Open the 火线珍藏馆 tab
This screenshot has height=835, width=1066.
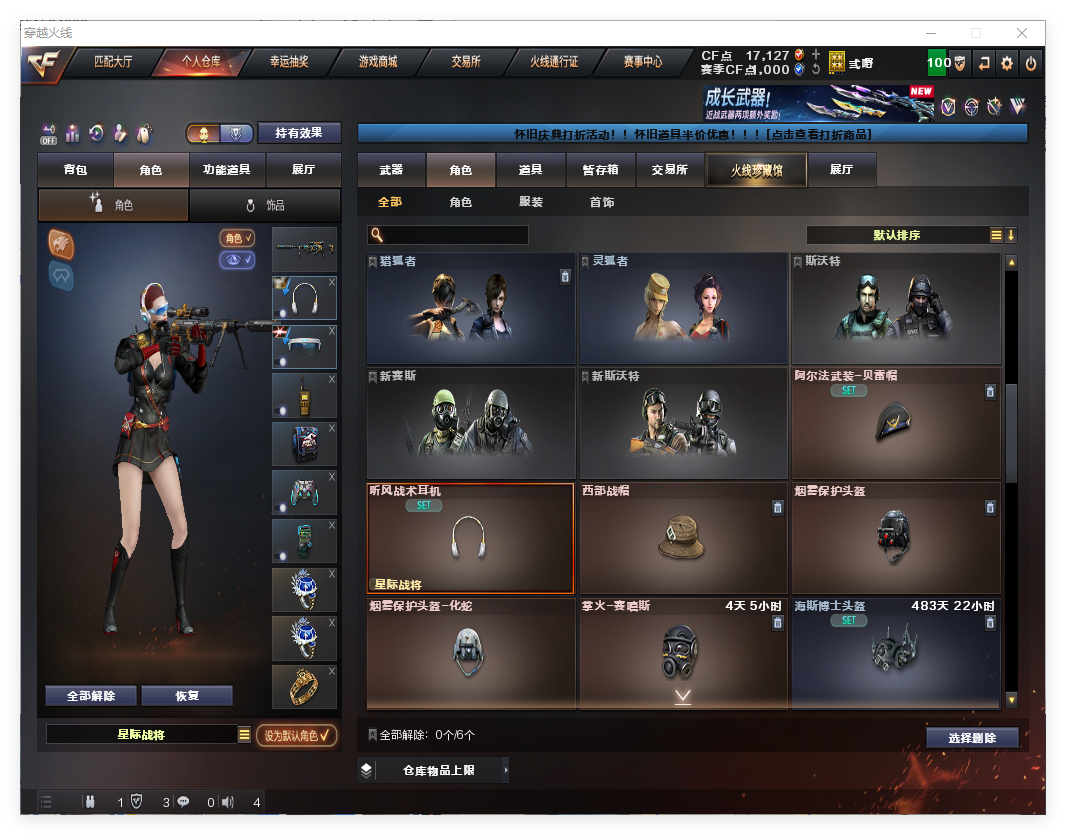(755, 170)
